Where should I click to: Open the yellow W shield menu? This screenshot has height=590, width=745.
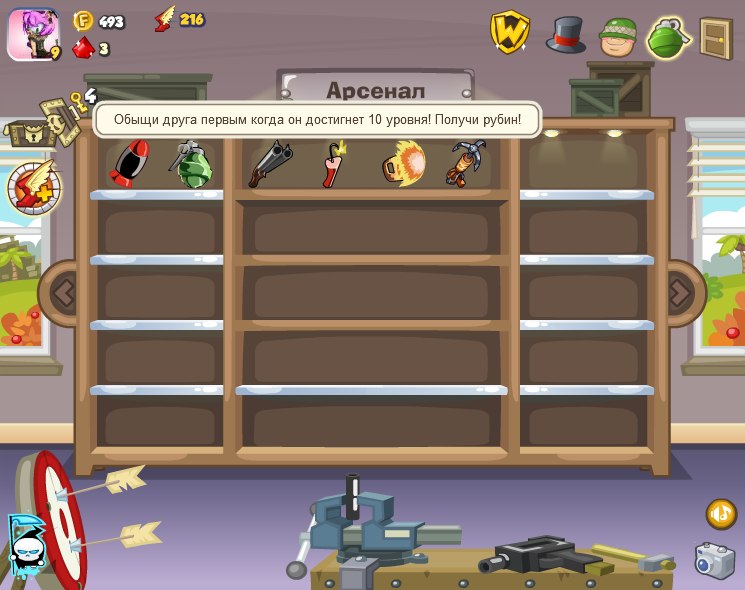click(x=509, y=32)
